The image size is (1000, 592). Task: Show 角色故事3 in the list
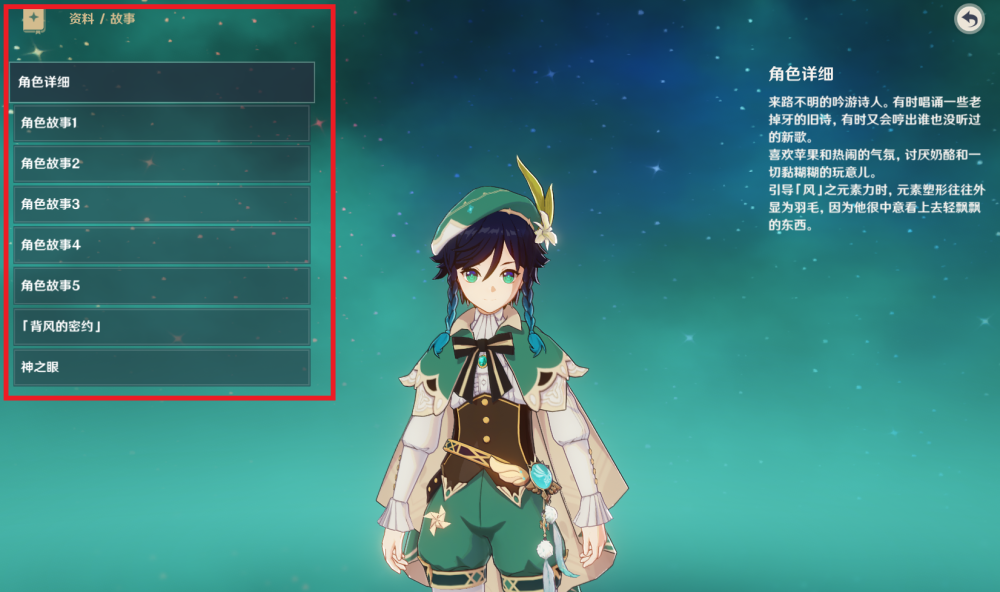coord(162,204)
